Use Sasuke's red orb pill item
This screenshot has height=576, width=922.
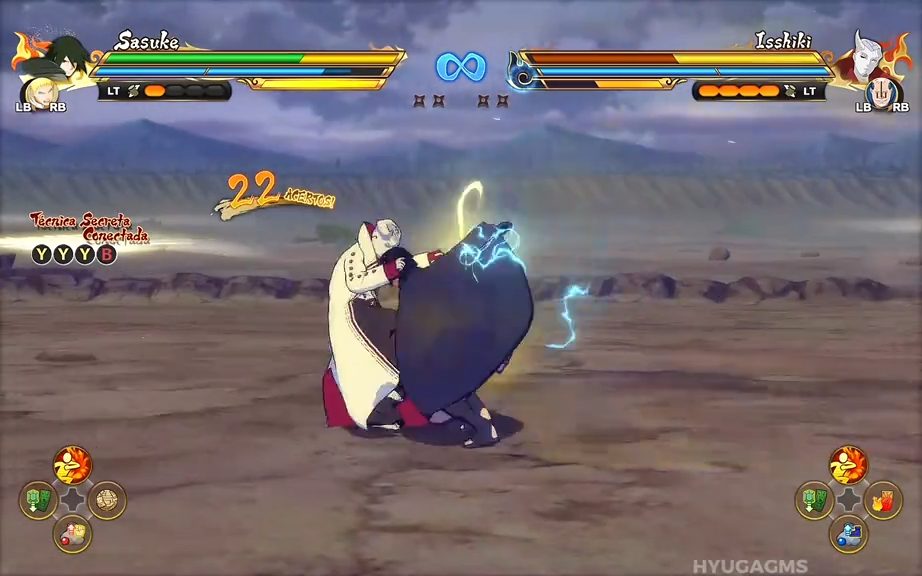(x=72, y=534)
